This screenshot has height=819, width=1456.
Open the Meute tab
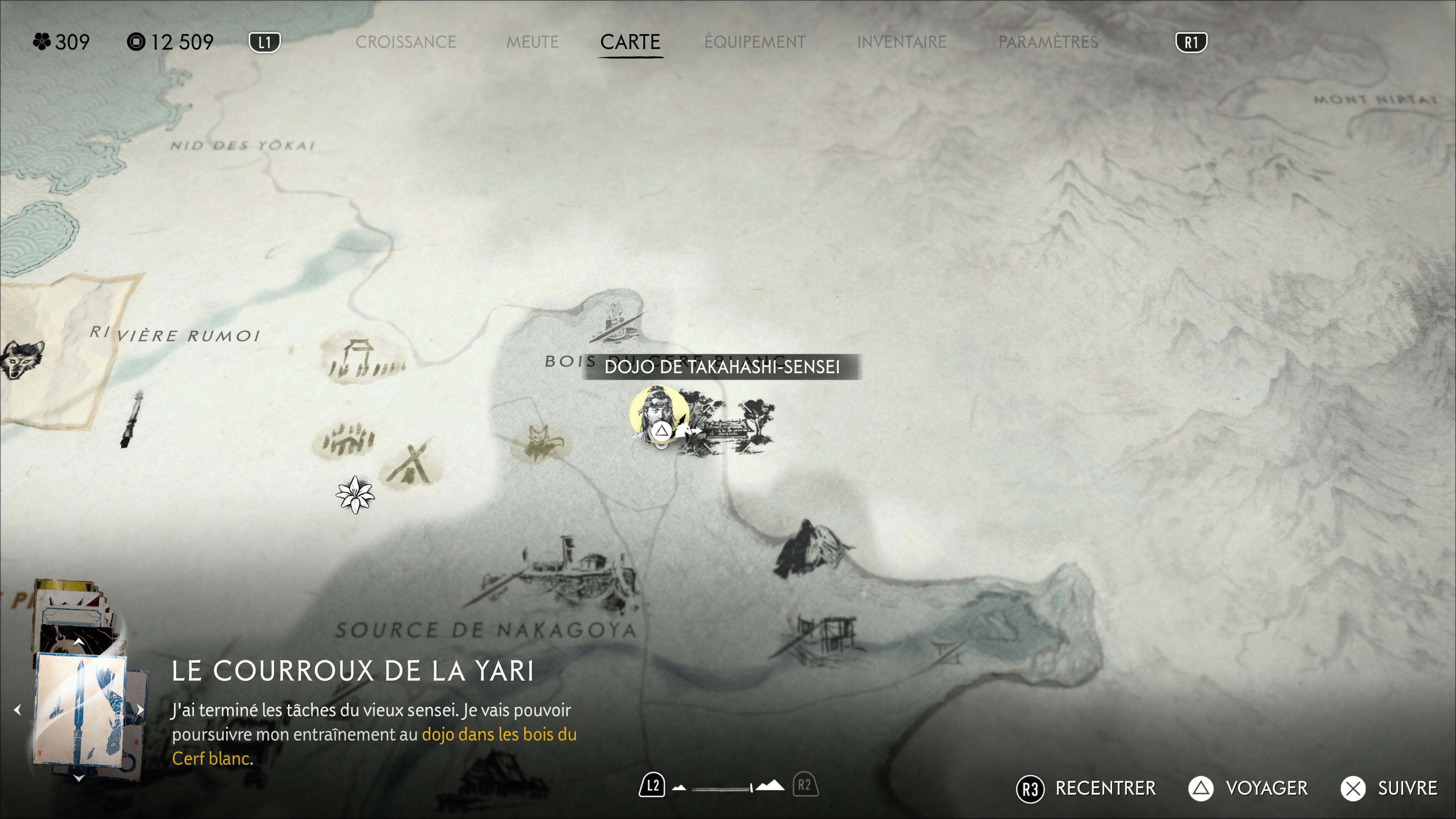[532, 42]
